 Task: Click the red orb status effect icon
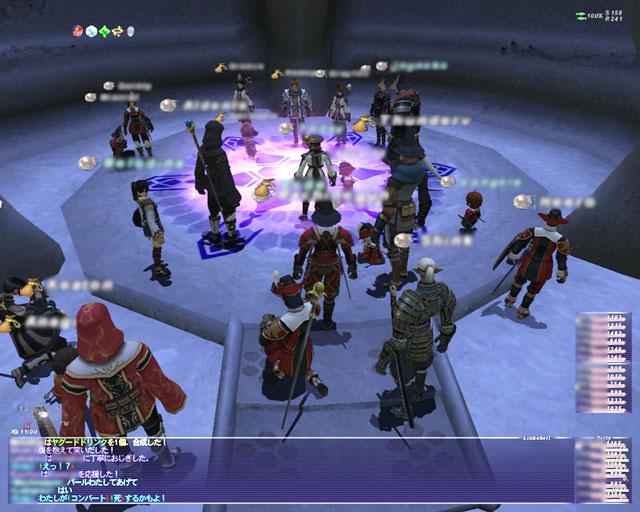pyautogui.click(x=78, y=31)
